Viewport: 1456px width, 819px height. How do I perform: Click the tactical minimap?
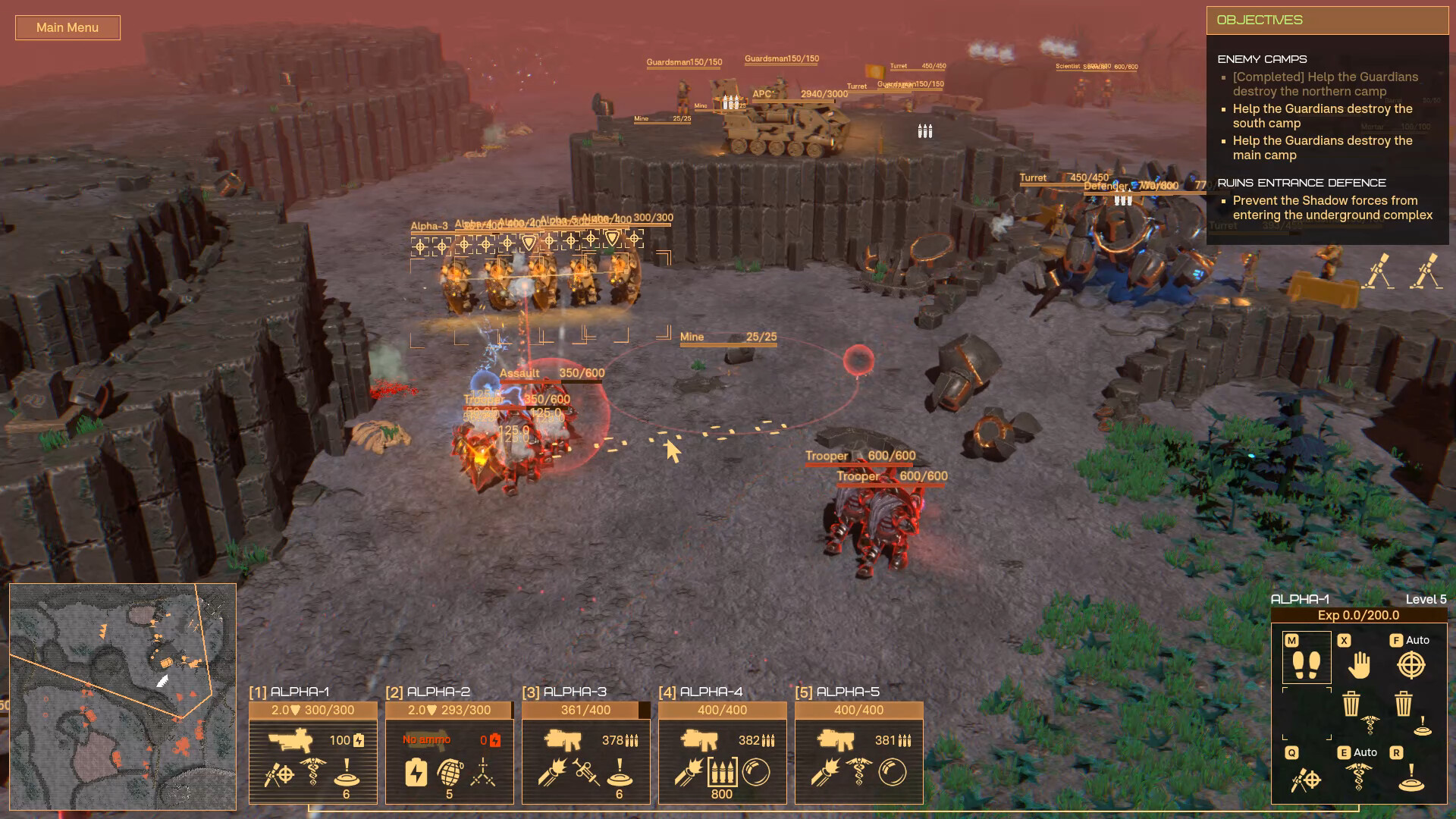tap(123, 696)
